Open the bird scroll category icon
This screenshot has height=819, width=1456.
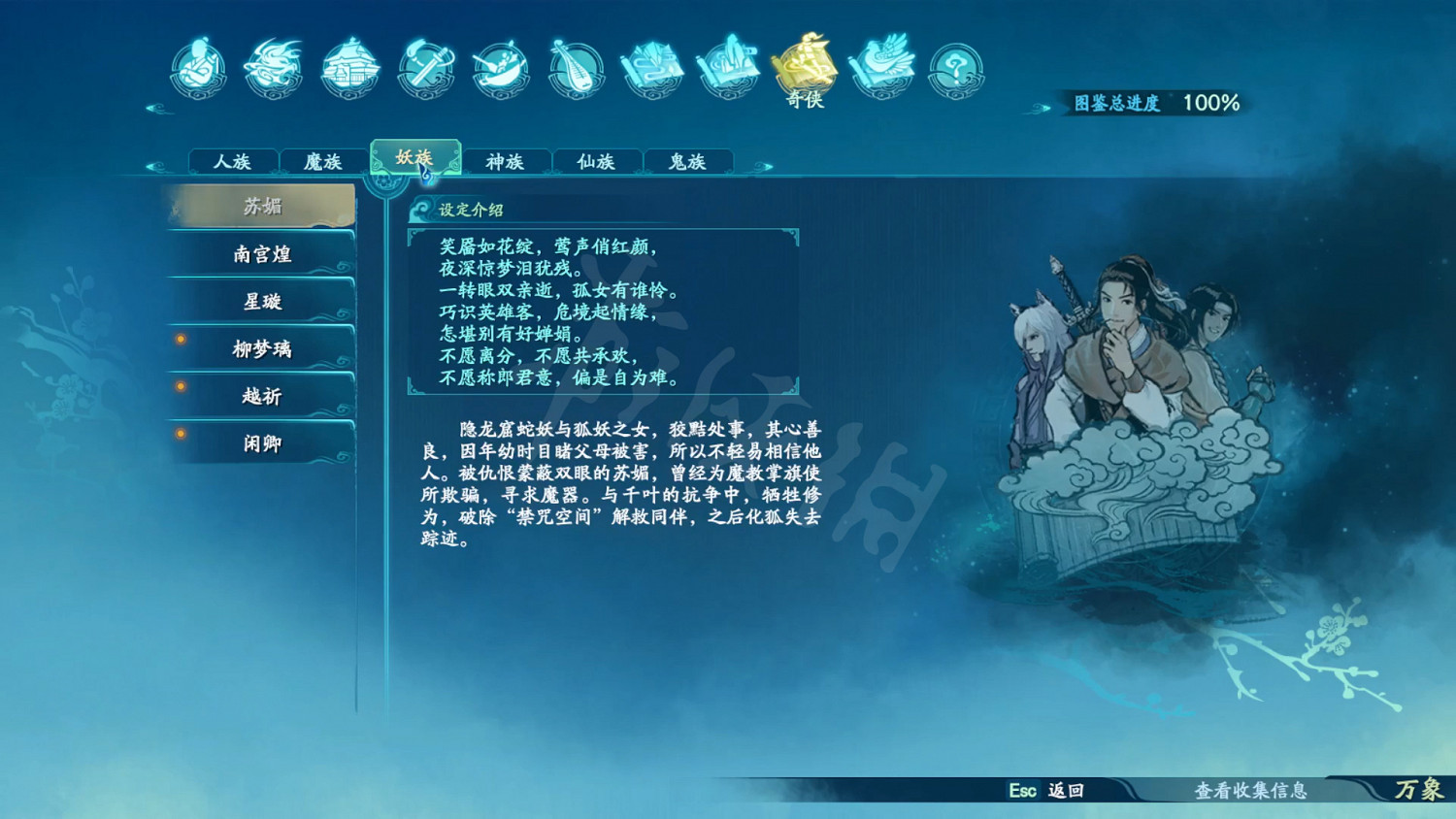[x=881, y=68]
